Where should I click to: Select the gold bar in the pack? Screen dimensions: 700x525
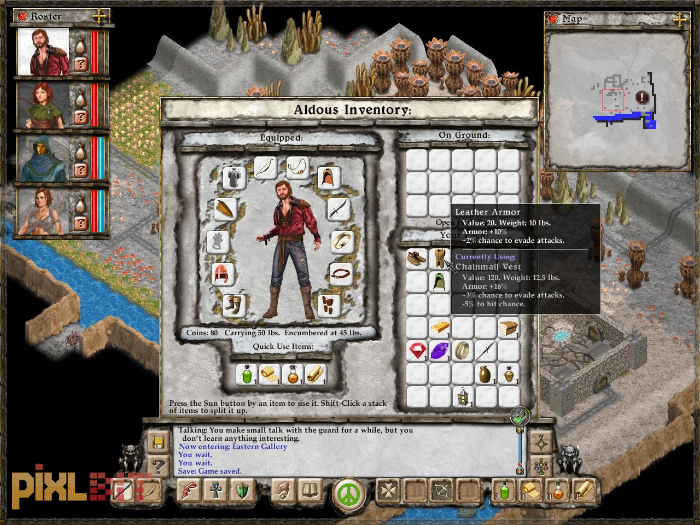[x=439, y=328]
